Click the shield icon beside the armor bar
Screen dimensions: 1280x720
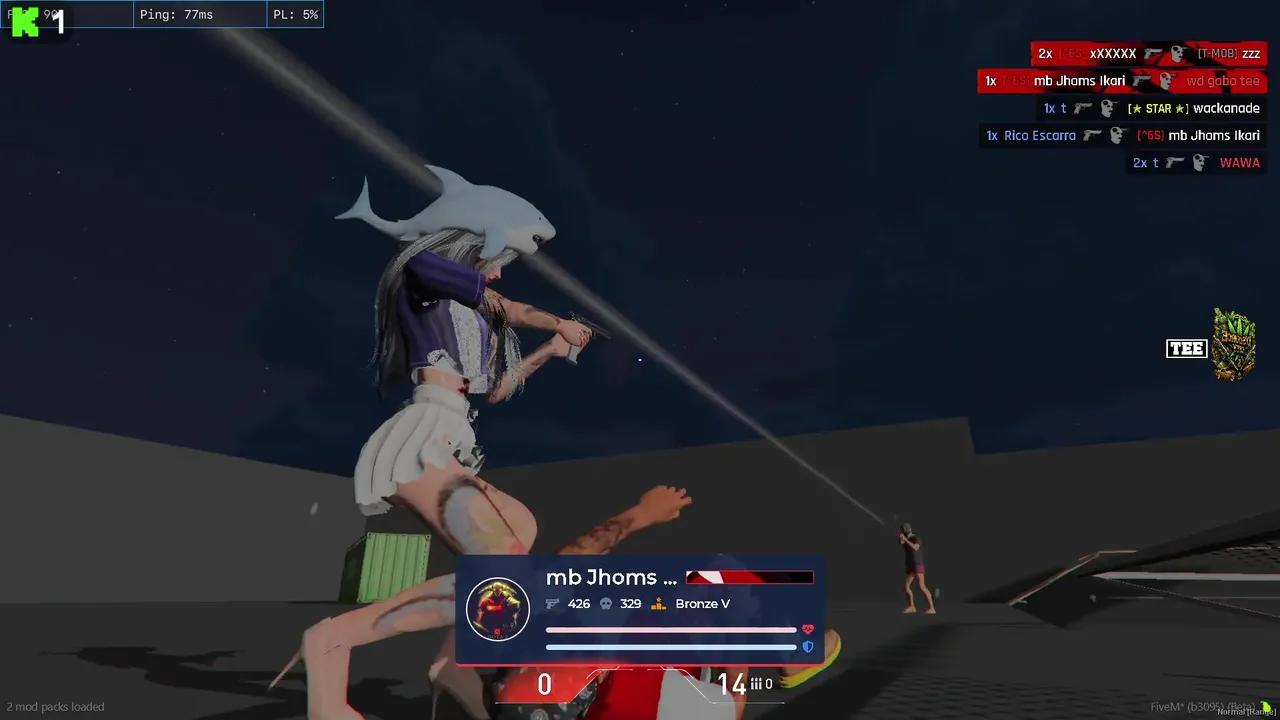[x=808, y=647]
